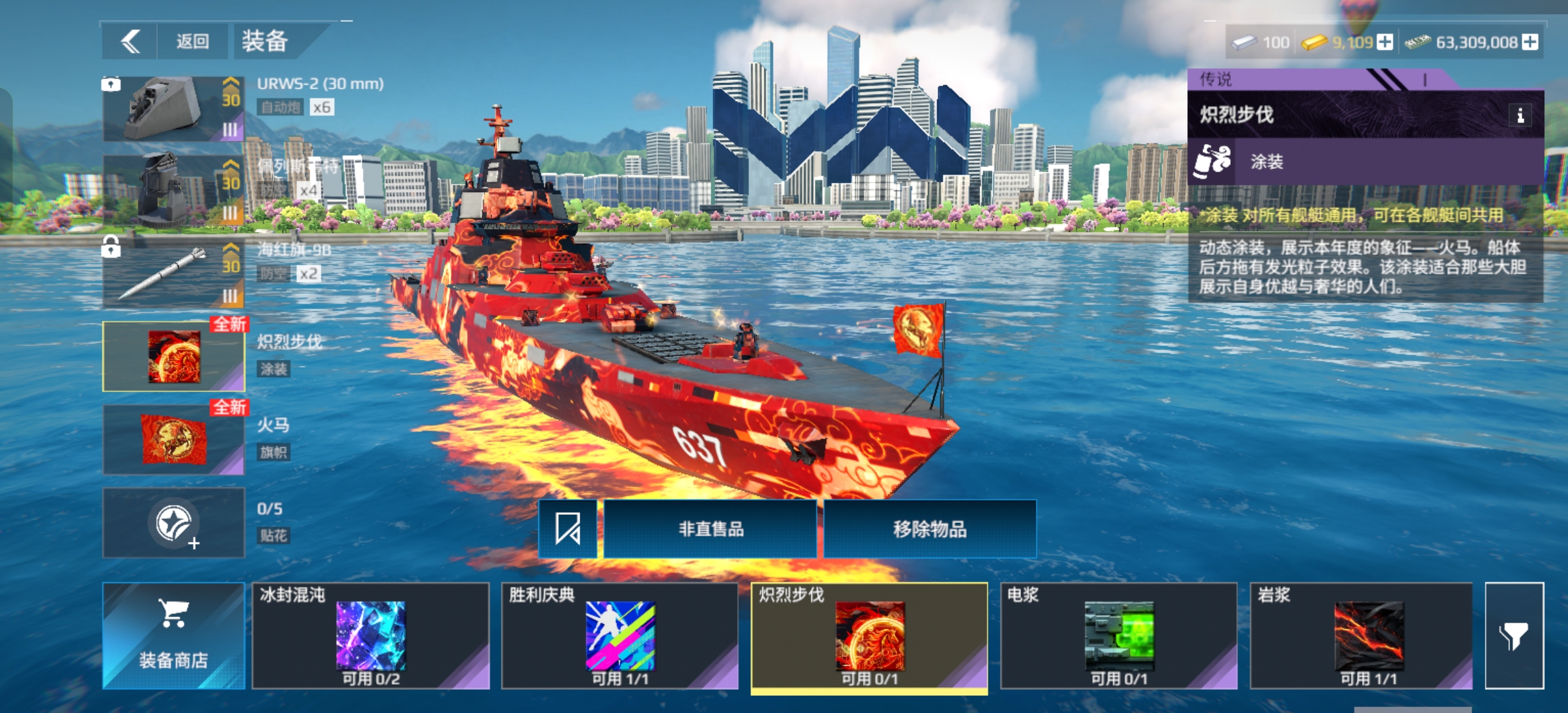The width and height of the screenshot is (1568, 713).
Task: Select the 炽烈步伐 paint tile in the list
Action: coord(869,636)
